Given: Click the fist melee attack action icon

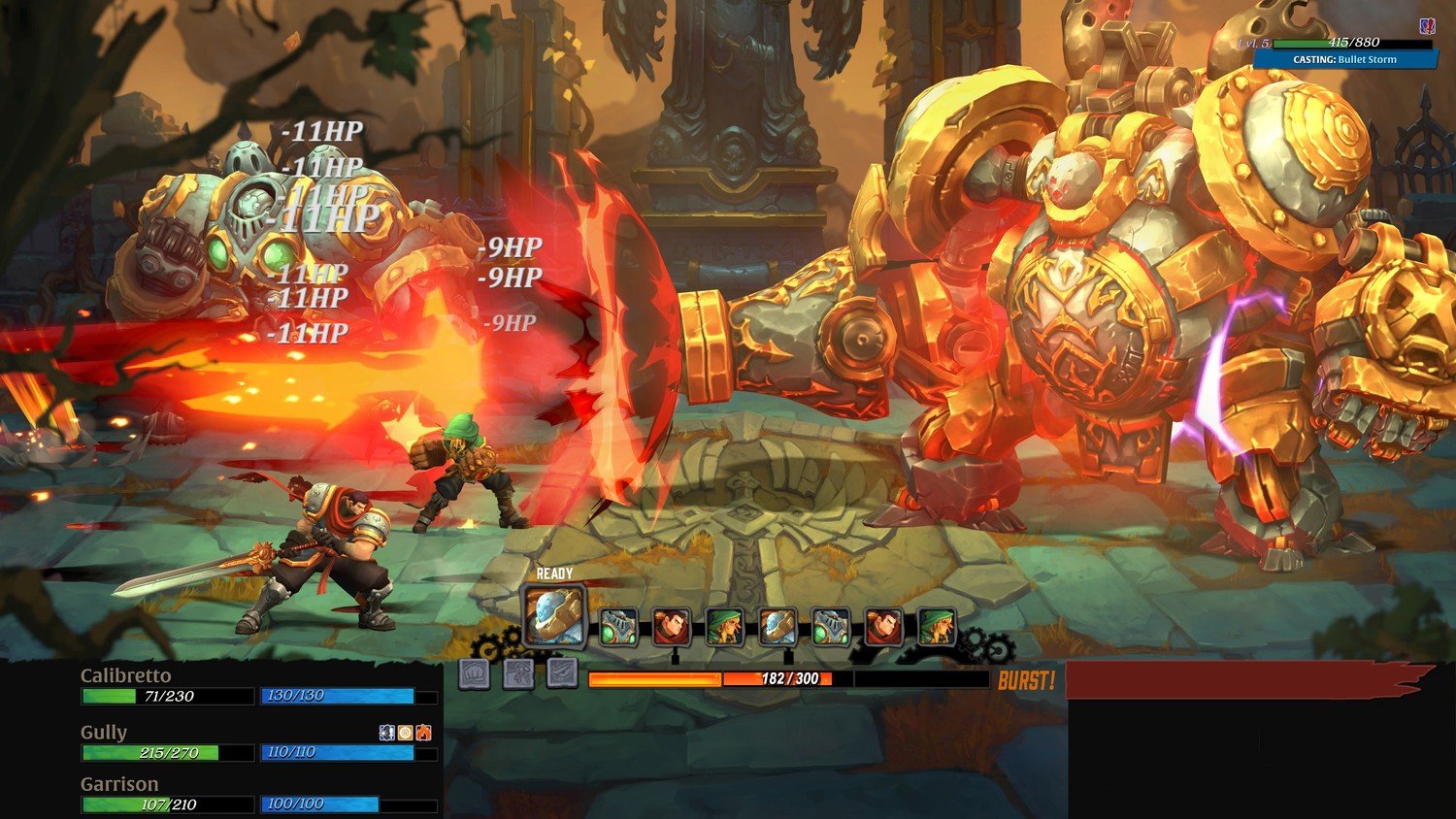Looking at the screenshot, I should (475, 675).
